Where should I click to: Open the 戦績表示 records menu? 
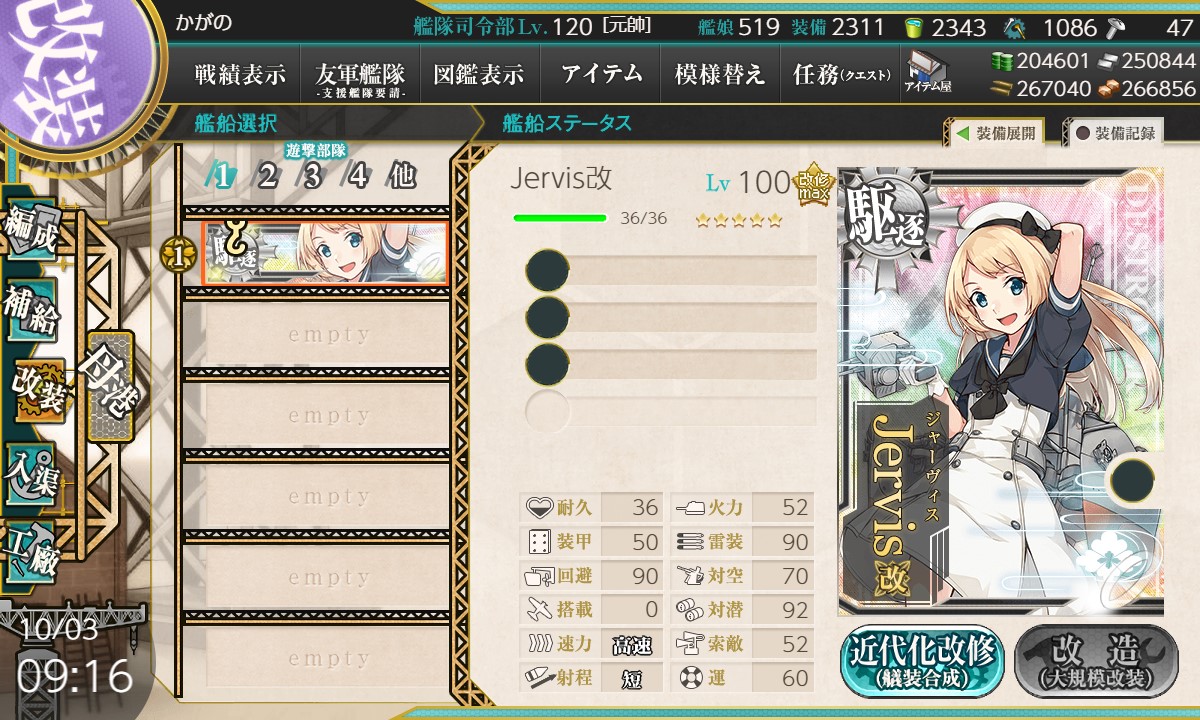point(240,74)
